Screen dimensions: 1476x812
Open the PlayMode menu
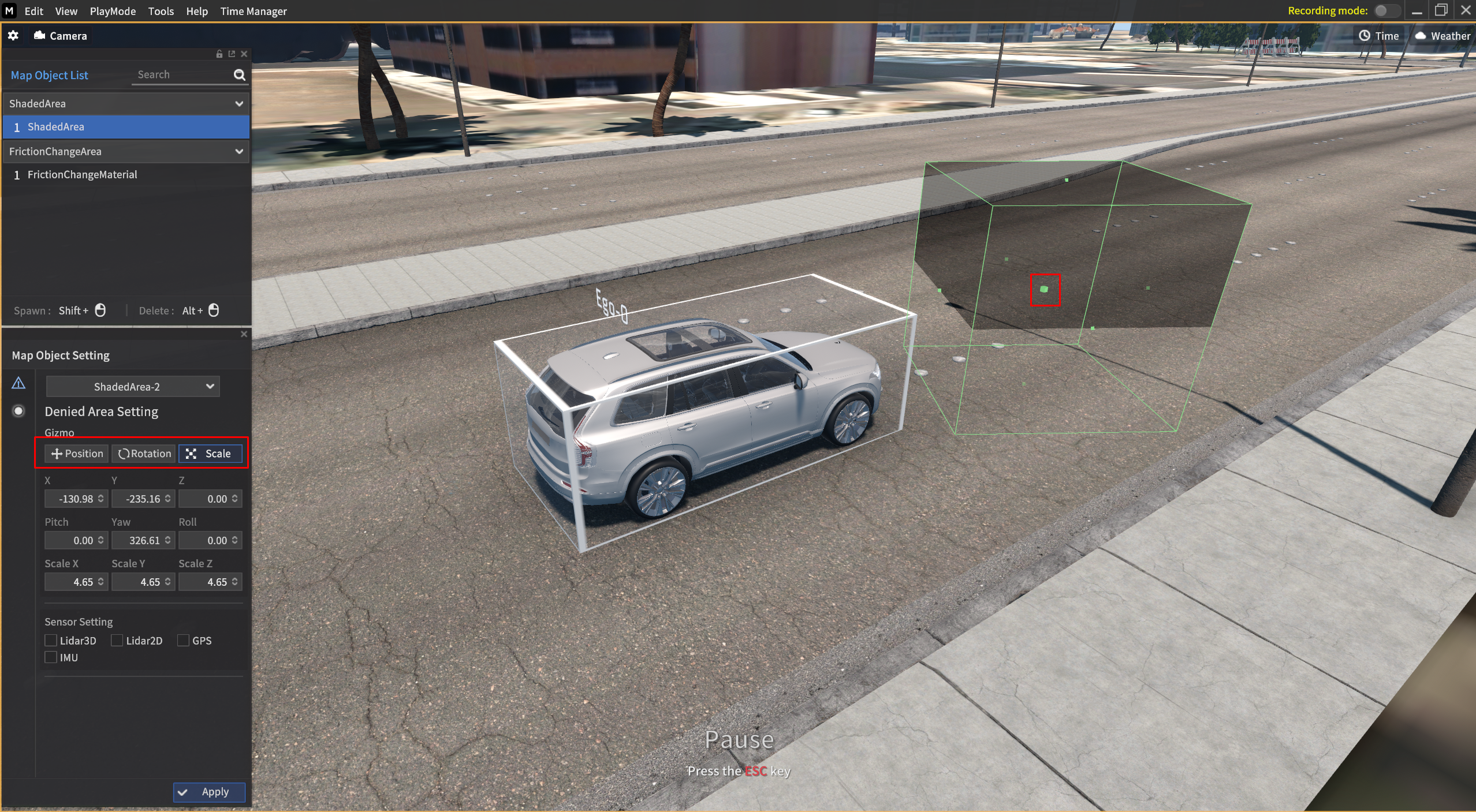[113, 11]
